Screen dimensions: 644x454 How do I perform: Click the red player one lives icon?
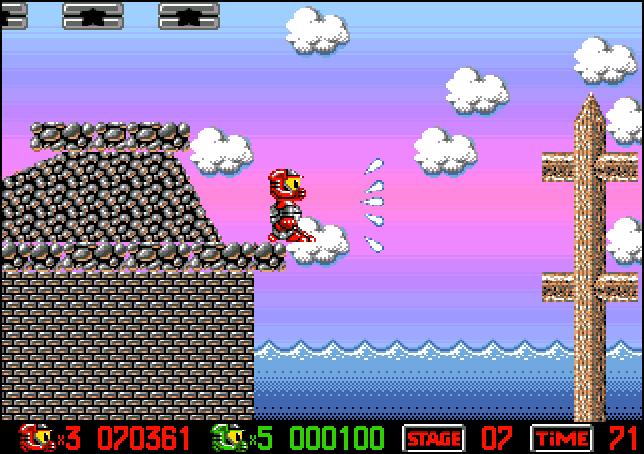pyautogui.click(x=36, y=437)
